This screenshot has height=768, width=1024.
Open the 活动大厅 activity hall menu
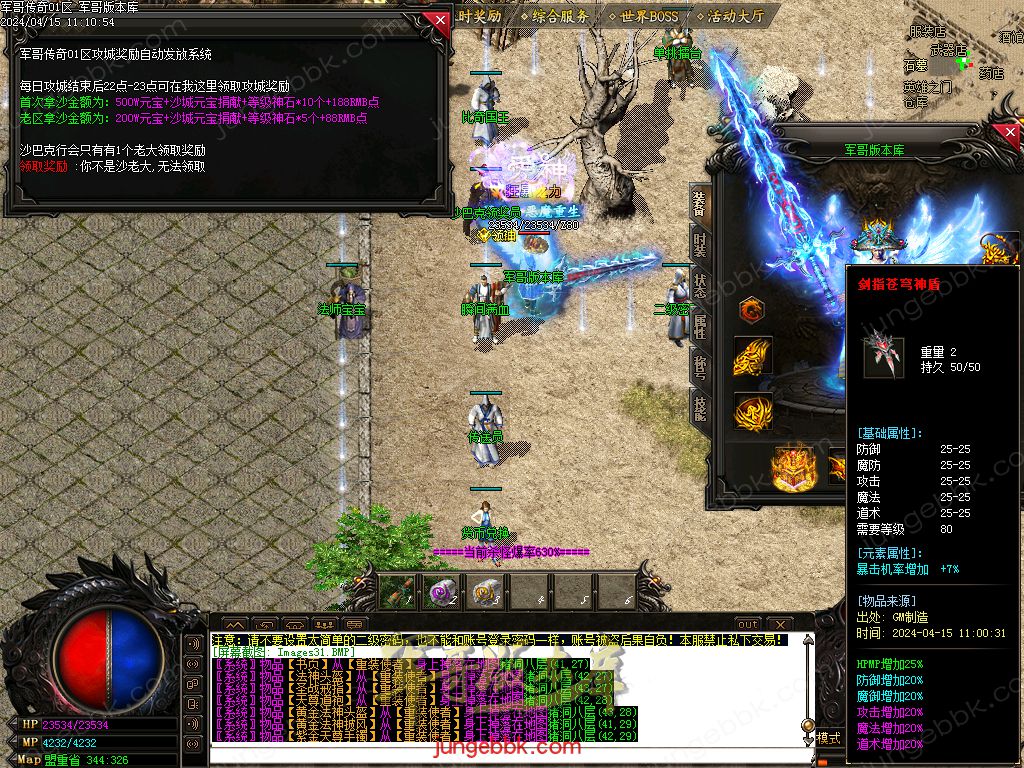click(x=735, y=16)
